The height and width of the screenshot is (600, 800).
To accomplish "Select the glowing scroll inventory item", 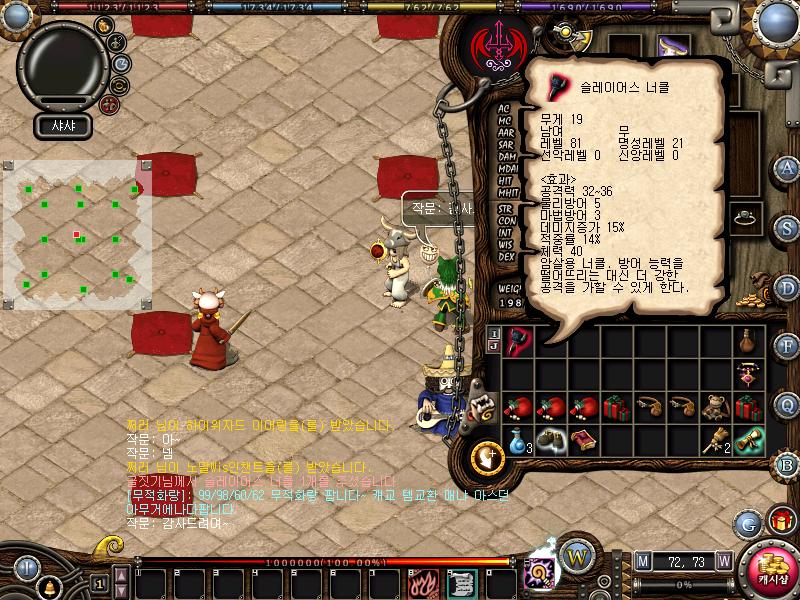I will click(748, 440).
